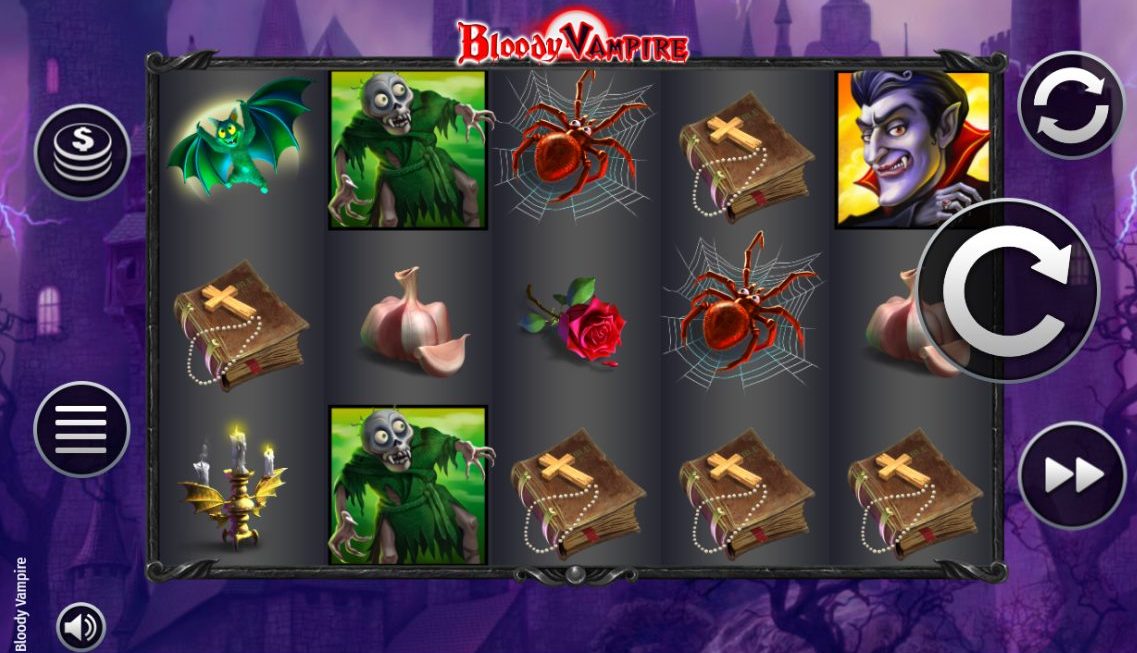Open the autoplay option with two circular arrows
The height and width of the screenshot is (653, 1137).
pos(1071,104)
